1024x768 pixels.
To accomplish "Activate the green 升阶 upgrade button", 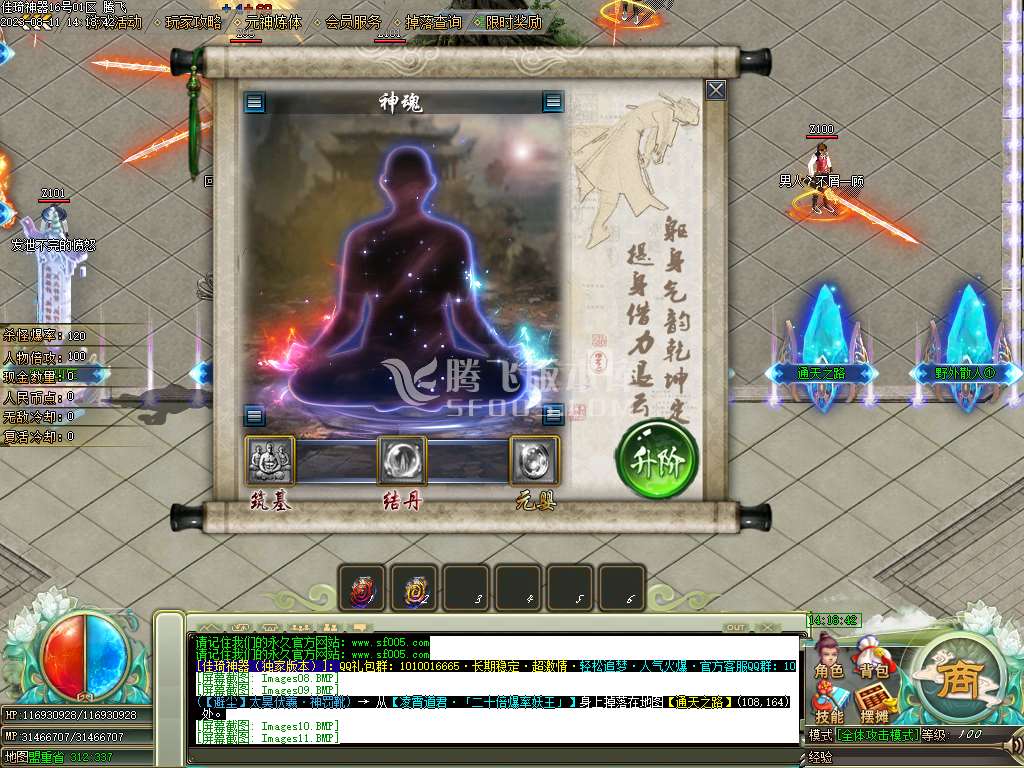I will tap(656, 461).
